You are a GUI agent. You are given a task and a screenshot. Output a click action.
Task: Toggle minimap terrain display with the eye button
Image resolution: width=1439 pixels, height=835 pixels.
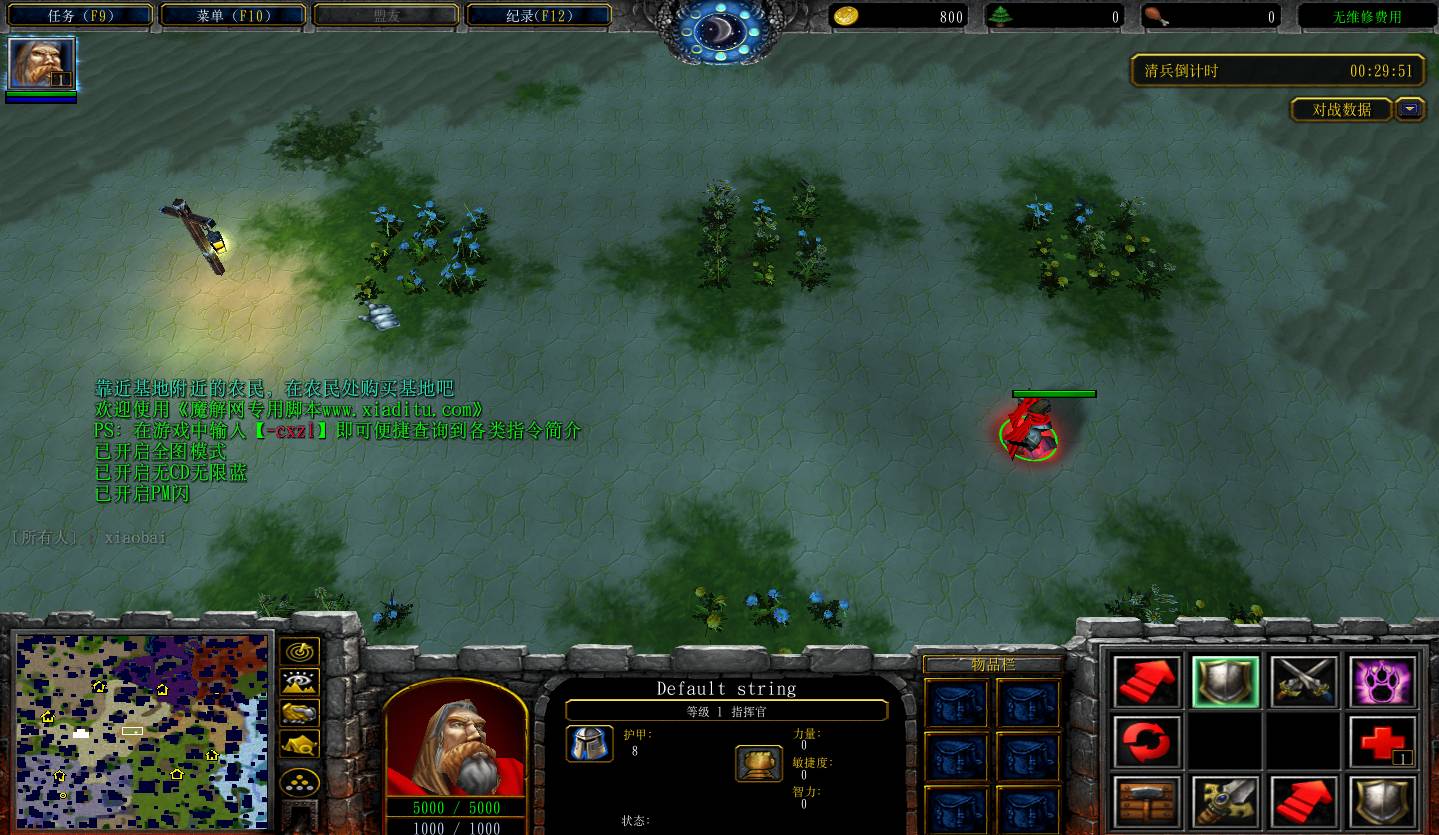pos(299,682)
